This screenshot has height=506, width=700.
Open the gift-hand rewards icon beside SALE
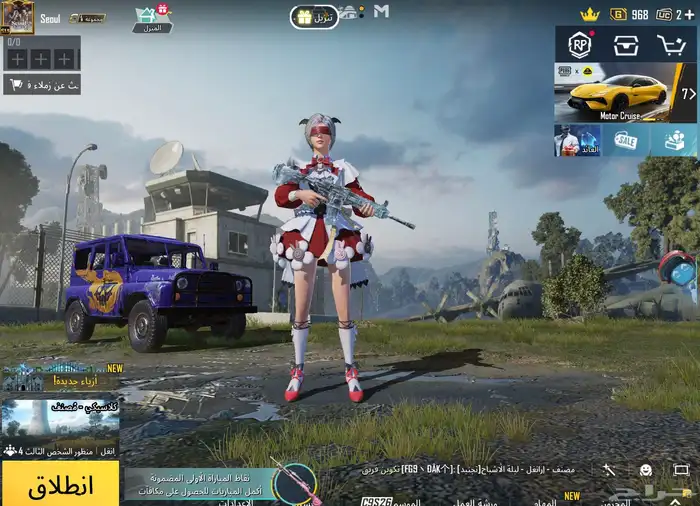pos(674,141)
